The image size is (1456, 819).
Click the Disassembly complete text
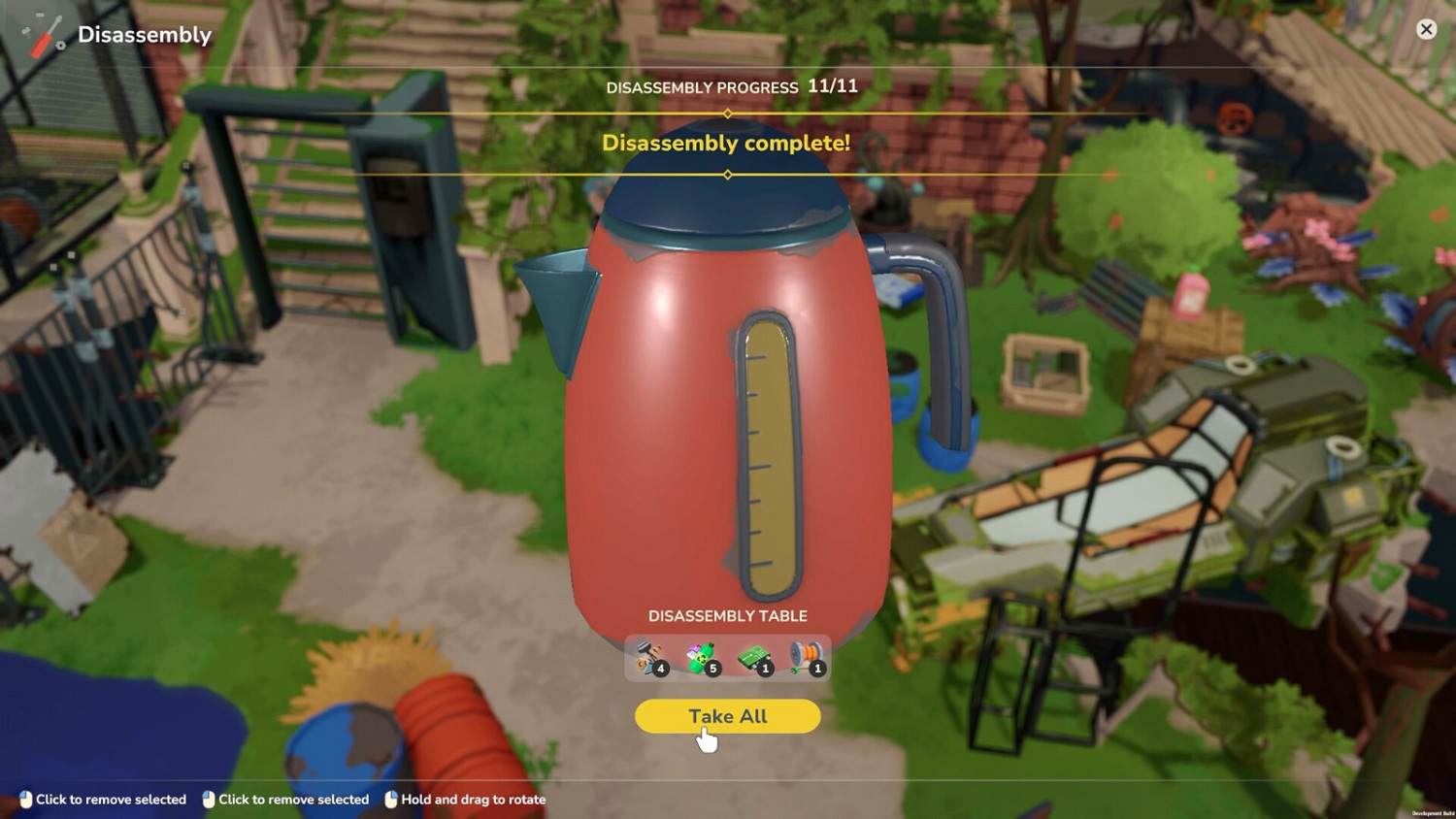[x=726, y=144]
